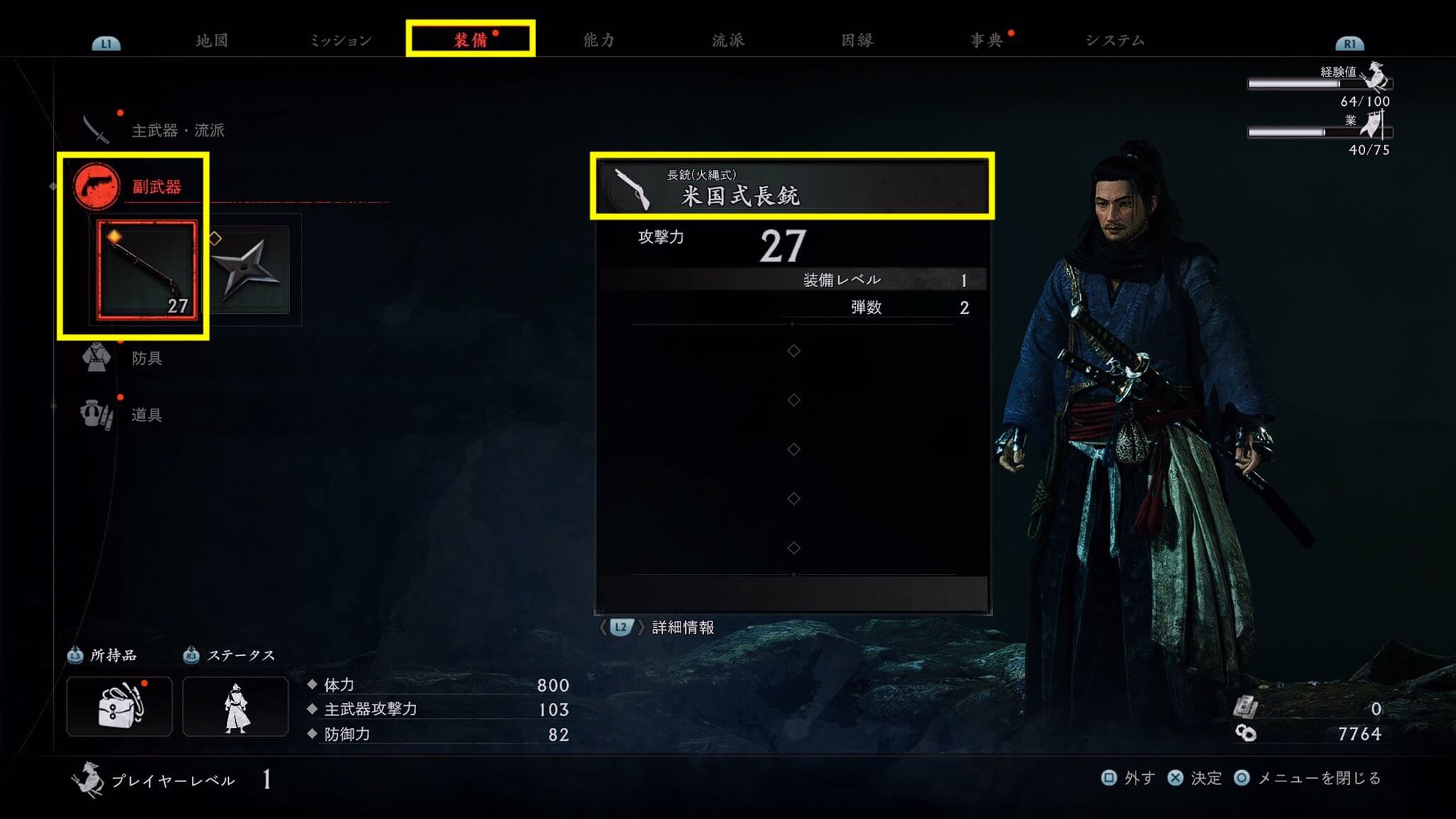
Task: Switch to the 因縁 tab
Action: pyautogui.click(x=857, y=41)
